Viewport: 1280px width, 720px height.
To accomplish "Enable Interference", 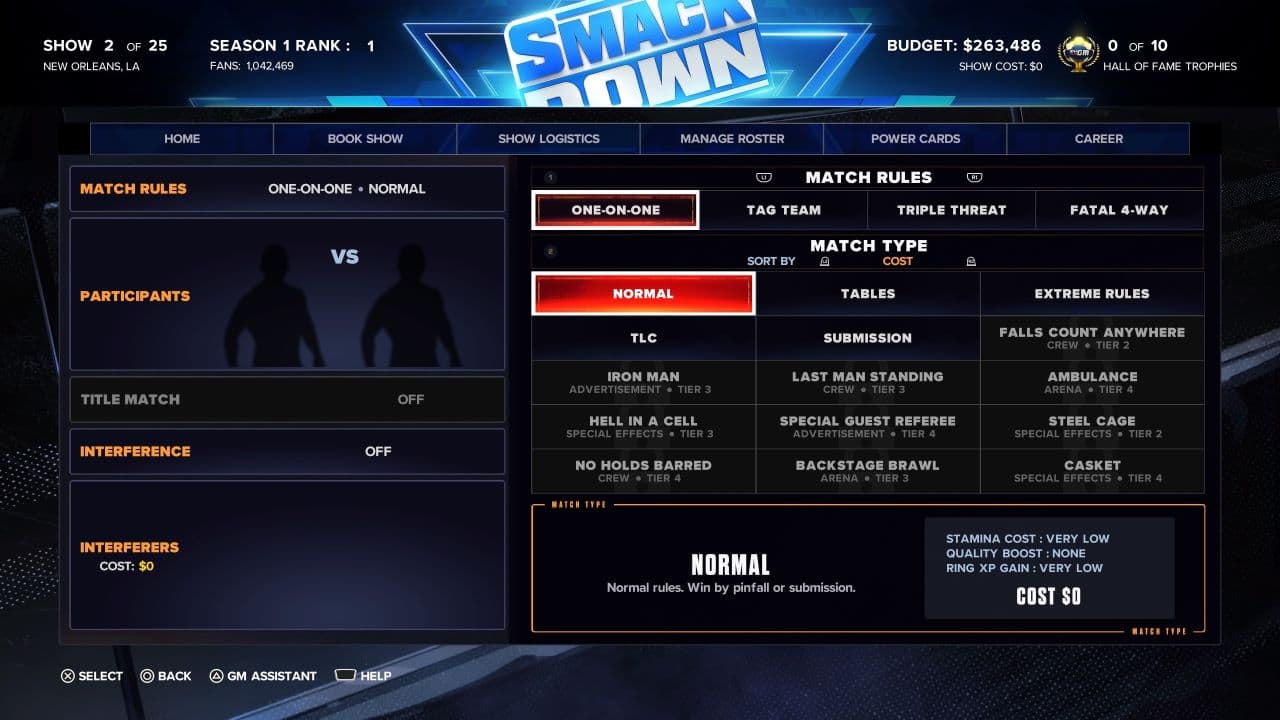I will [x=287, y=451].
